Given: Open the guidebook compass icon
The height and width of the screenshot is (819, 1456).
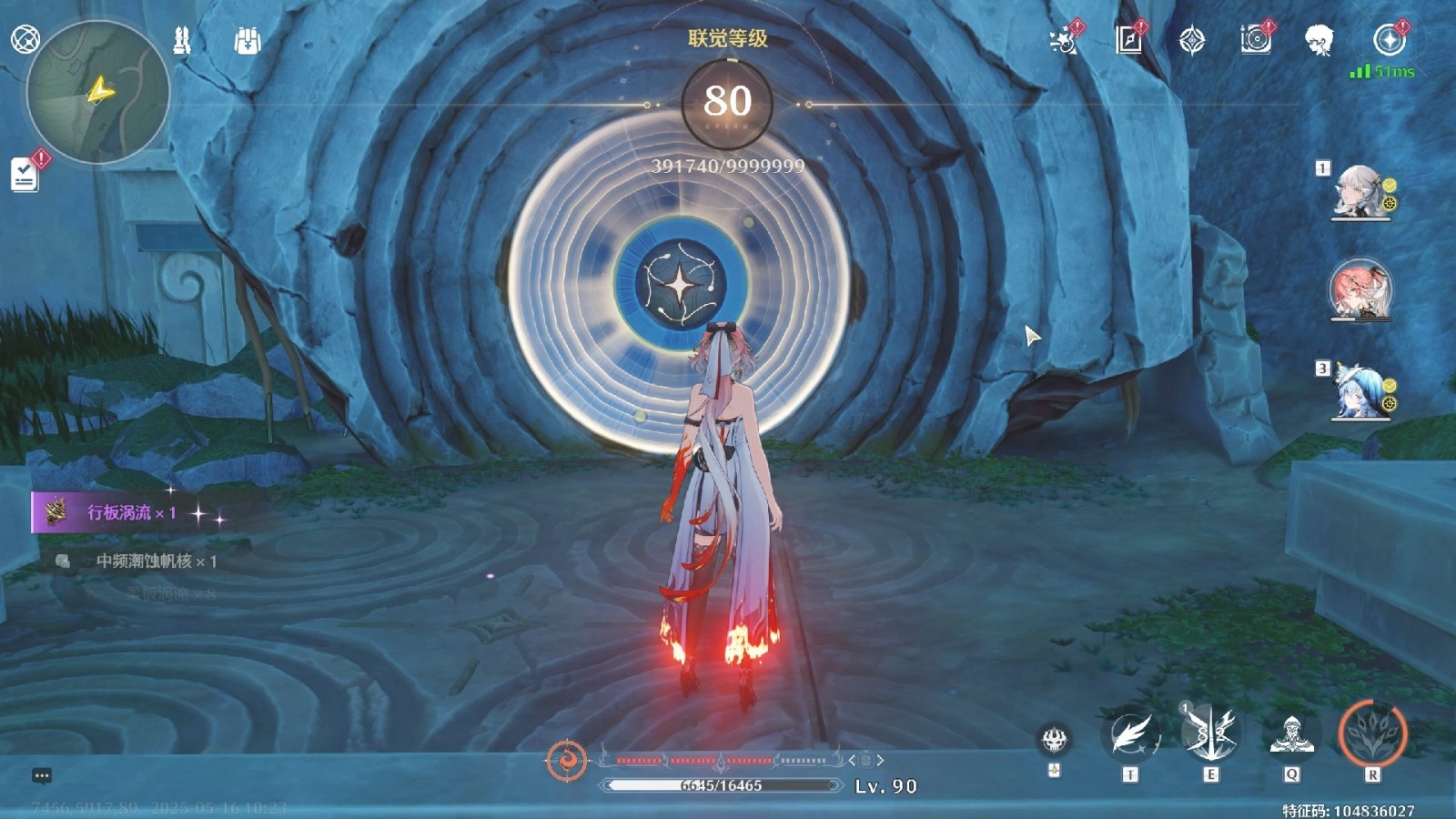Looking at the screenshot, I should (x=1128, y=40).
